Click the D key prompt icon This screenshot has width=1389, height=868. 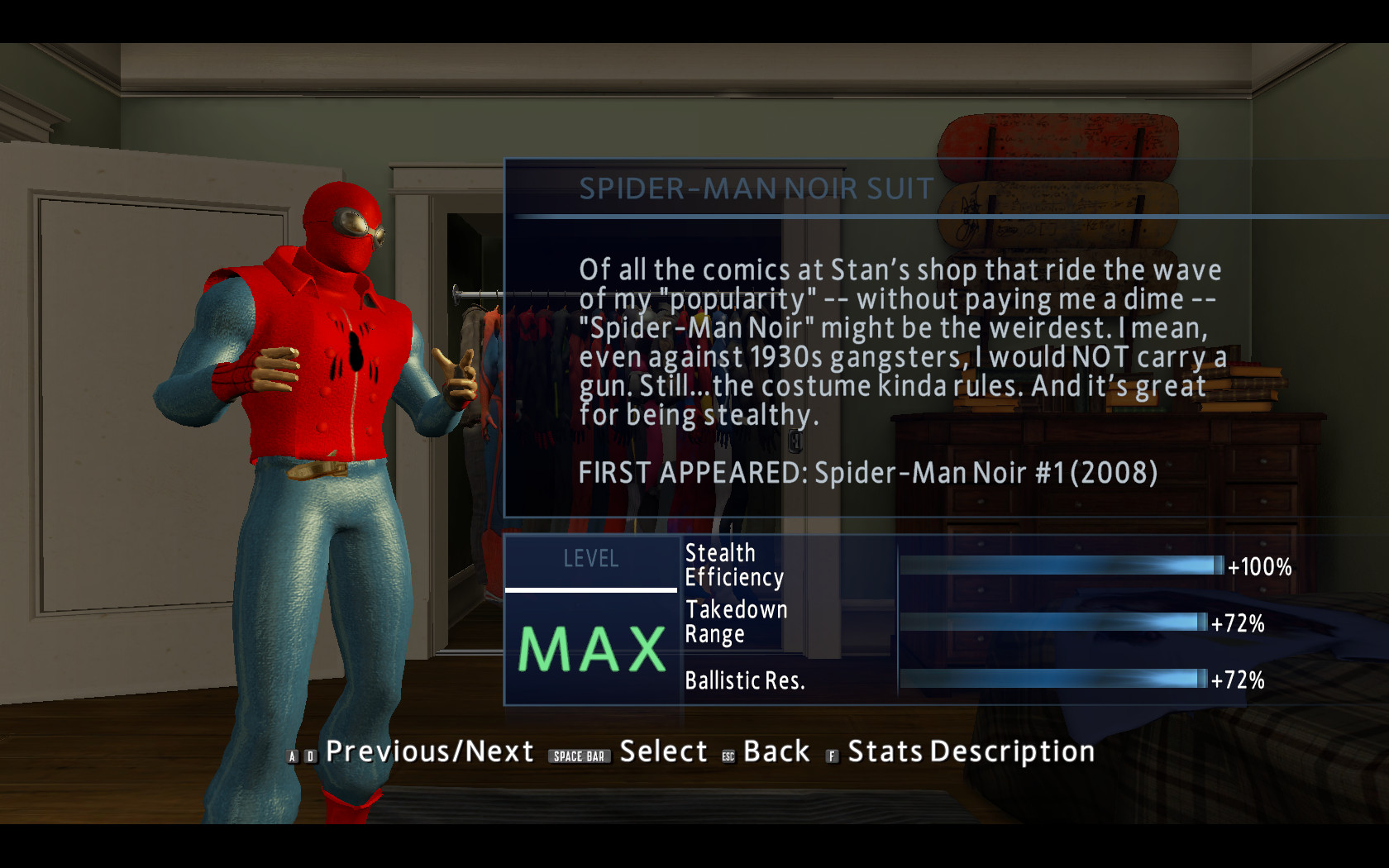point(311,755)
